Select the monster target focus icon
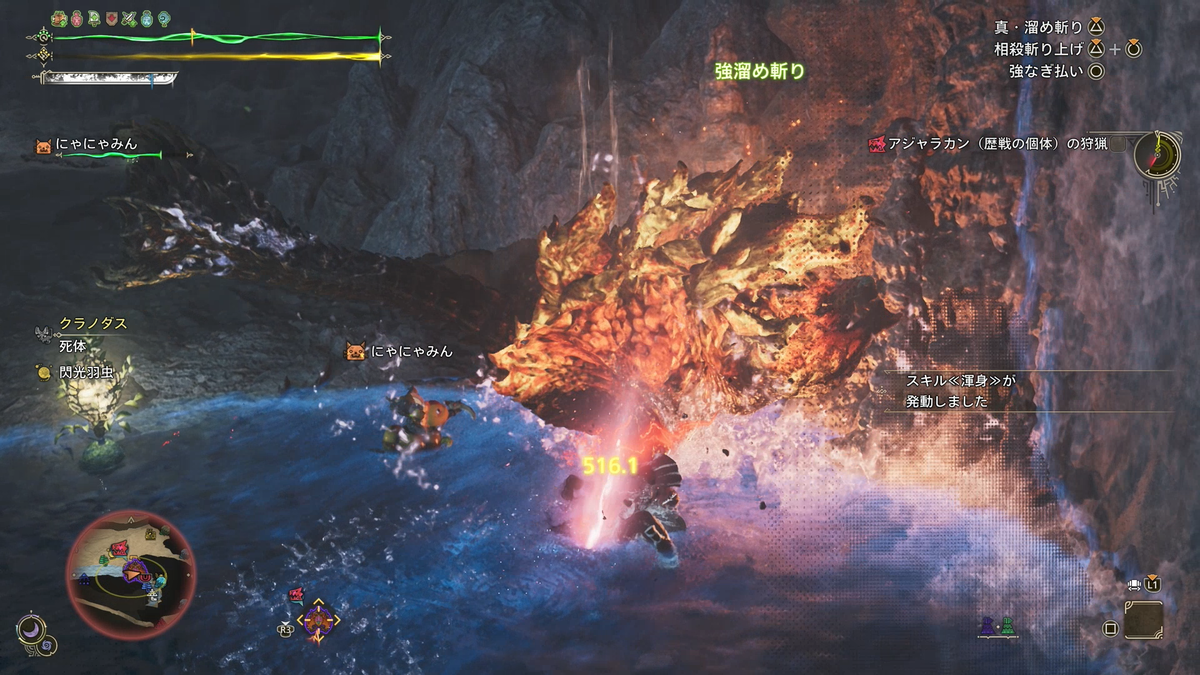This screenshot has width=1200, height=675. click(x=320, y=622)
